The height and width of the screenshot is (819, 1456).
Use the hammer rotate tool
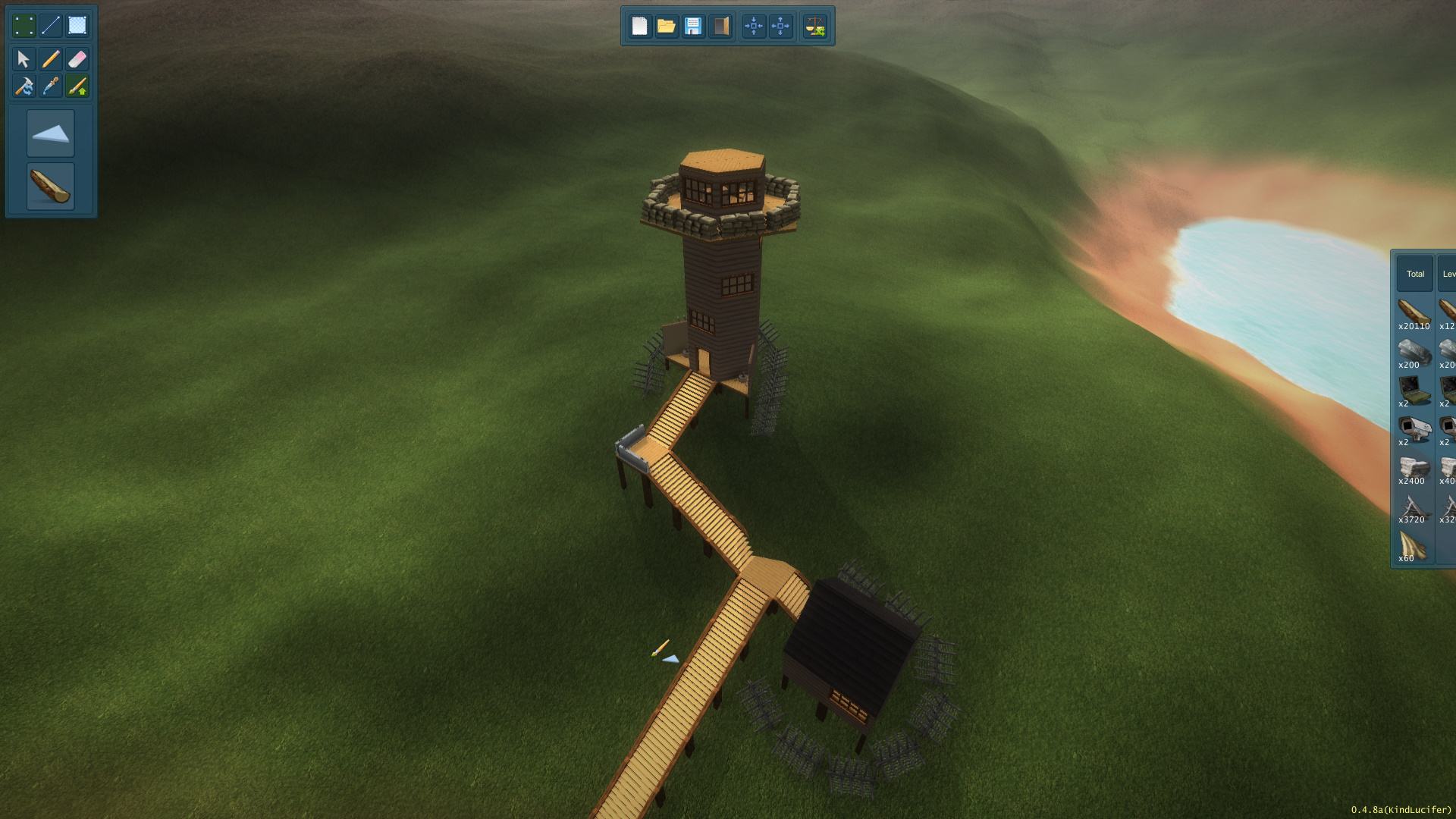point(24,86)
